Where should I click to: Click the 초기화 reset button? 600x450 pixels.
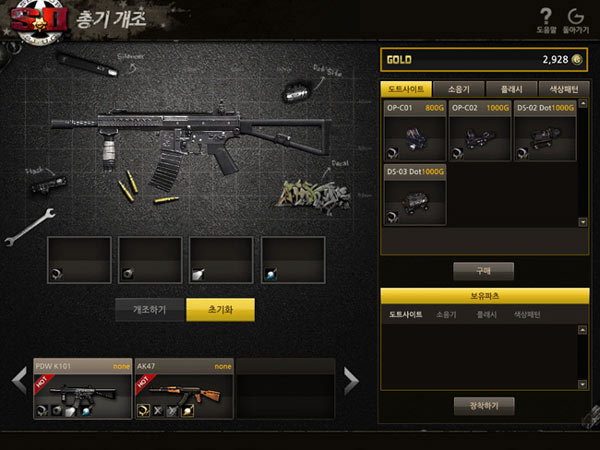220,309
